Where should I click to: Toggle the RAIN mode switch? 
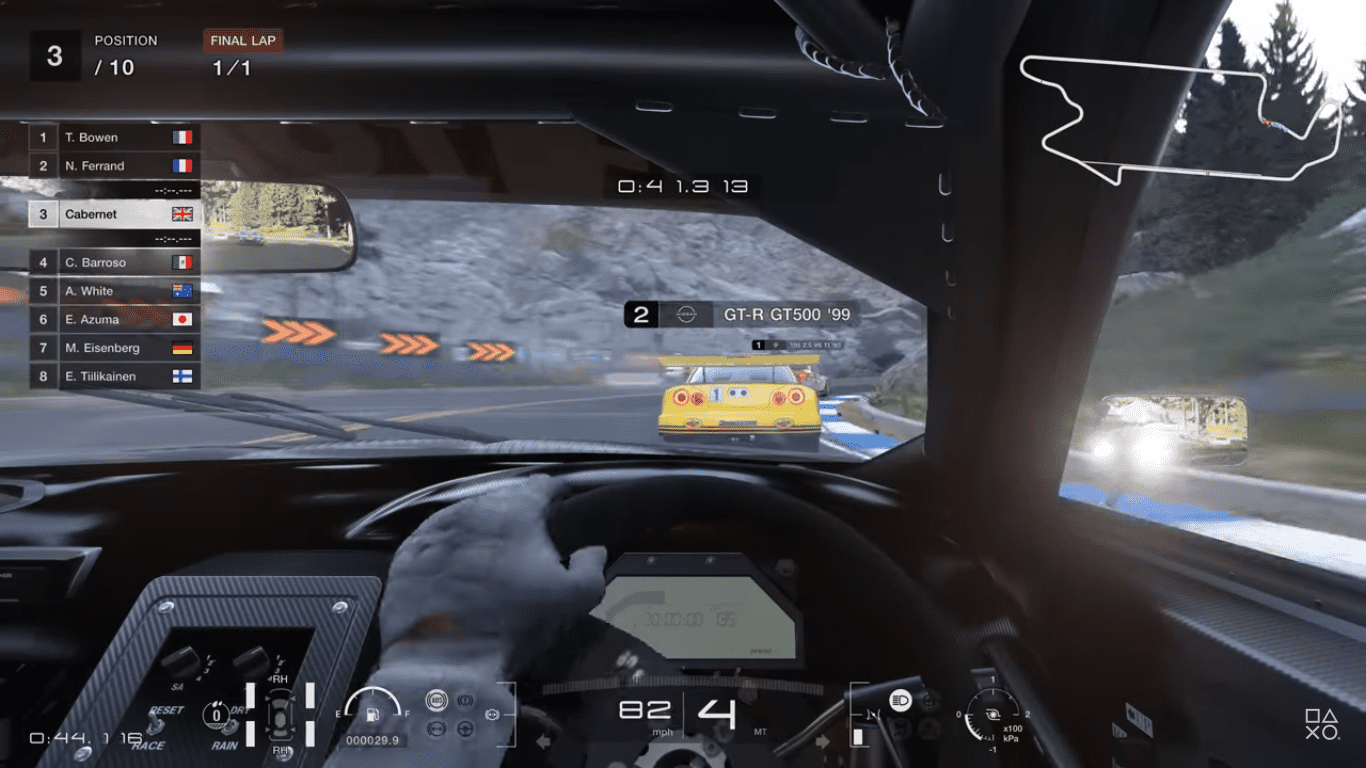(229, 727)
